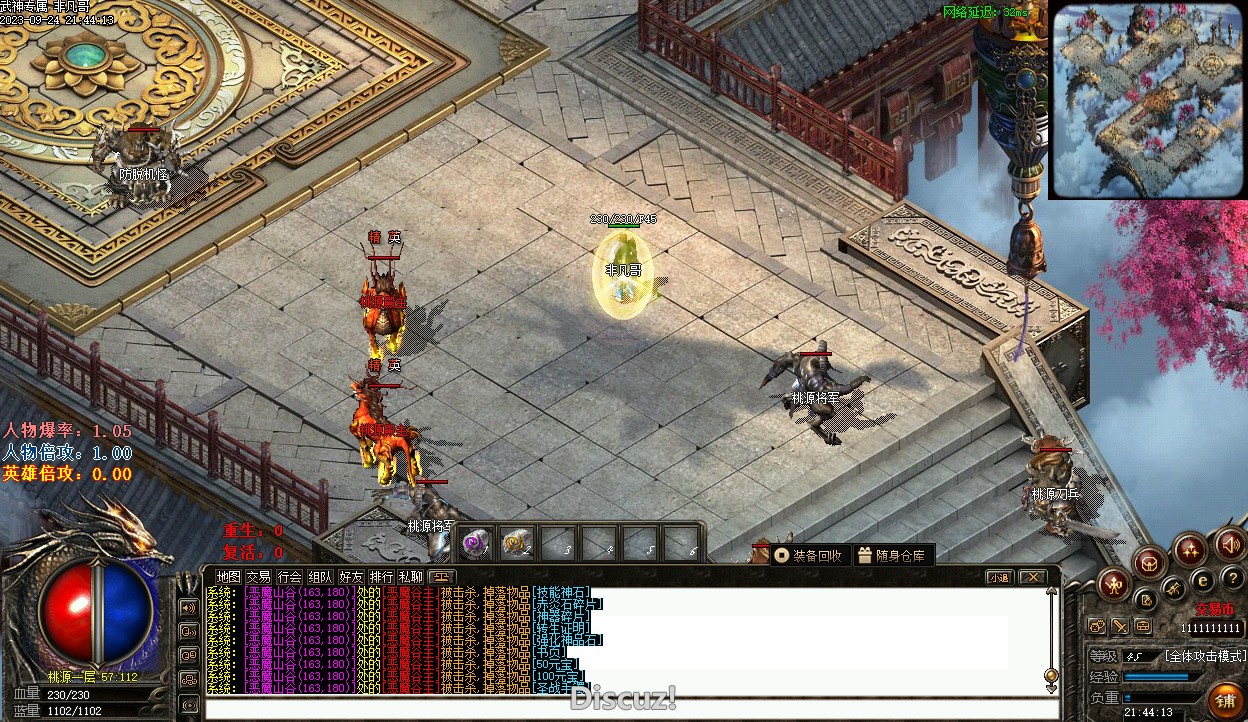Click the 小退 logout button
The image size is (1248, 722).
tap(999, 577)
